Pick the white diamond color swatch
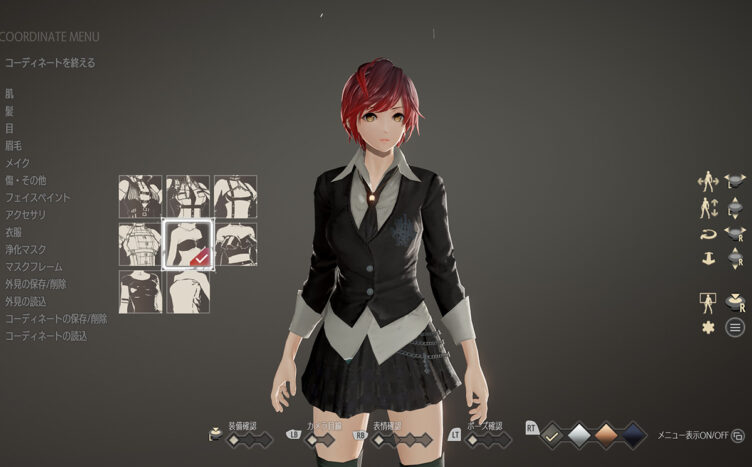This screenshot has width=752, height=467. pos(579,434)
